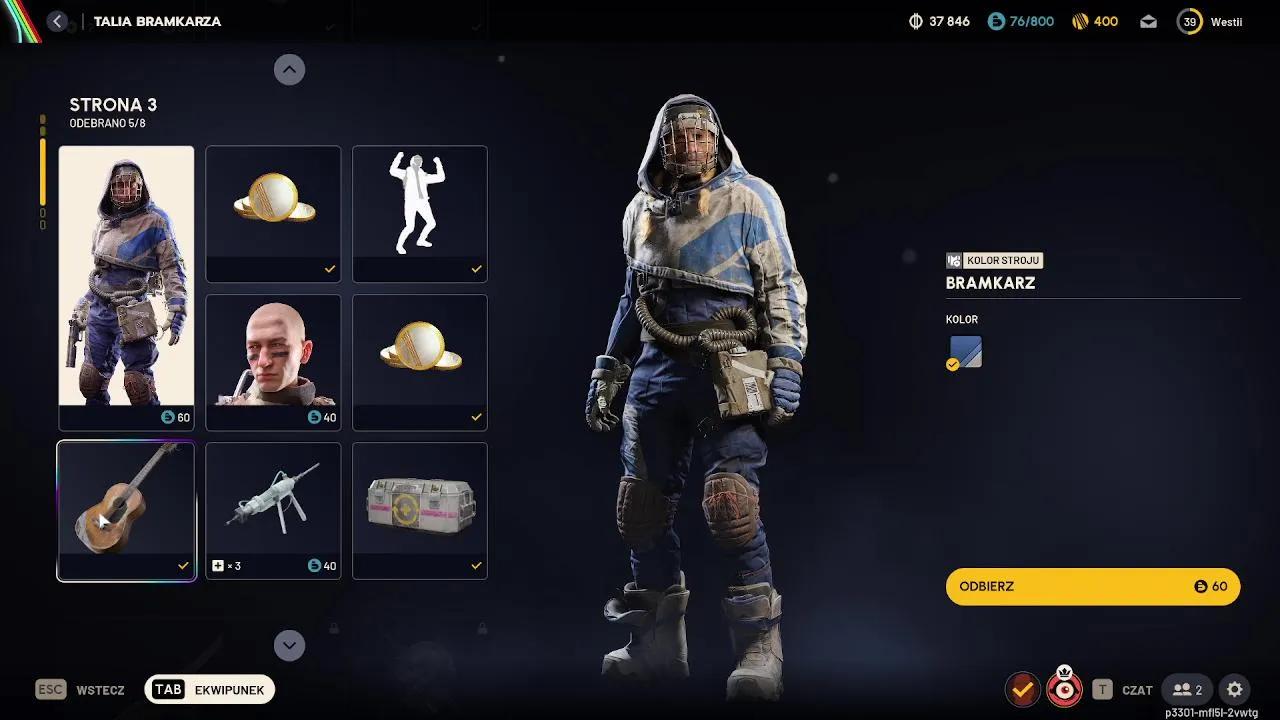Expand the next rewards page with down chevron
1280x720 pixels.
289,645
